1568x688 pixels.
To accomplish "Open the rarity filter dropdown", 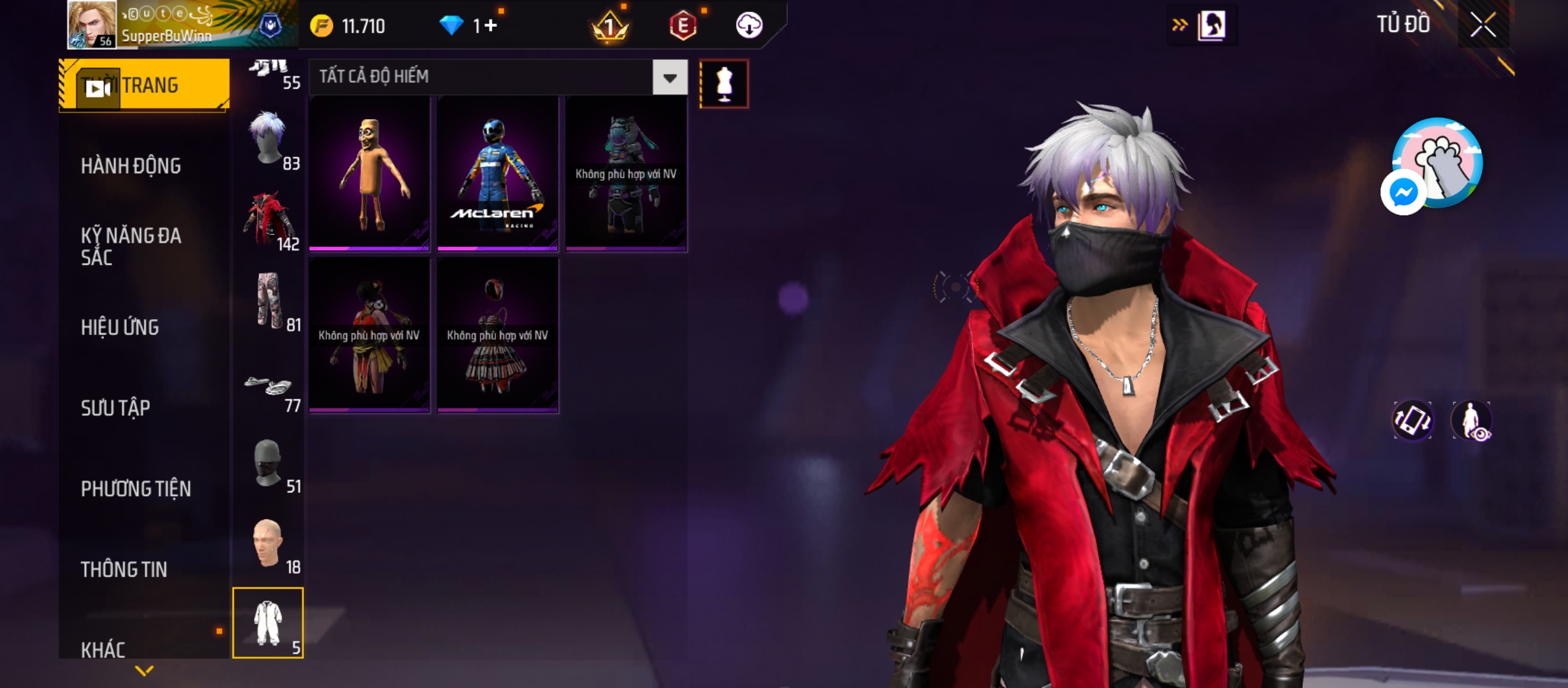I will click(x=669, y=78).
